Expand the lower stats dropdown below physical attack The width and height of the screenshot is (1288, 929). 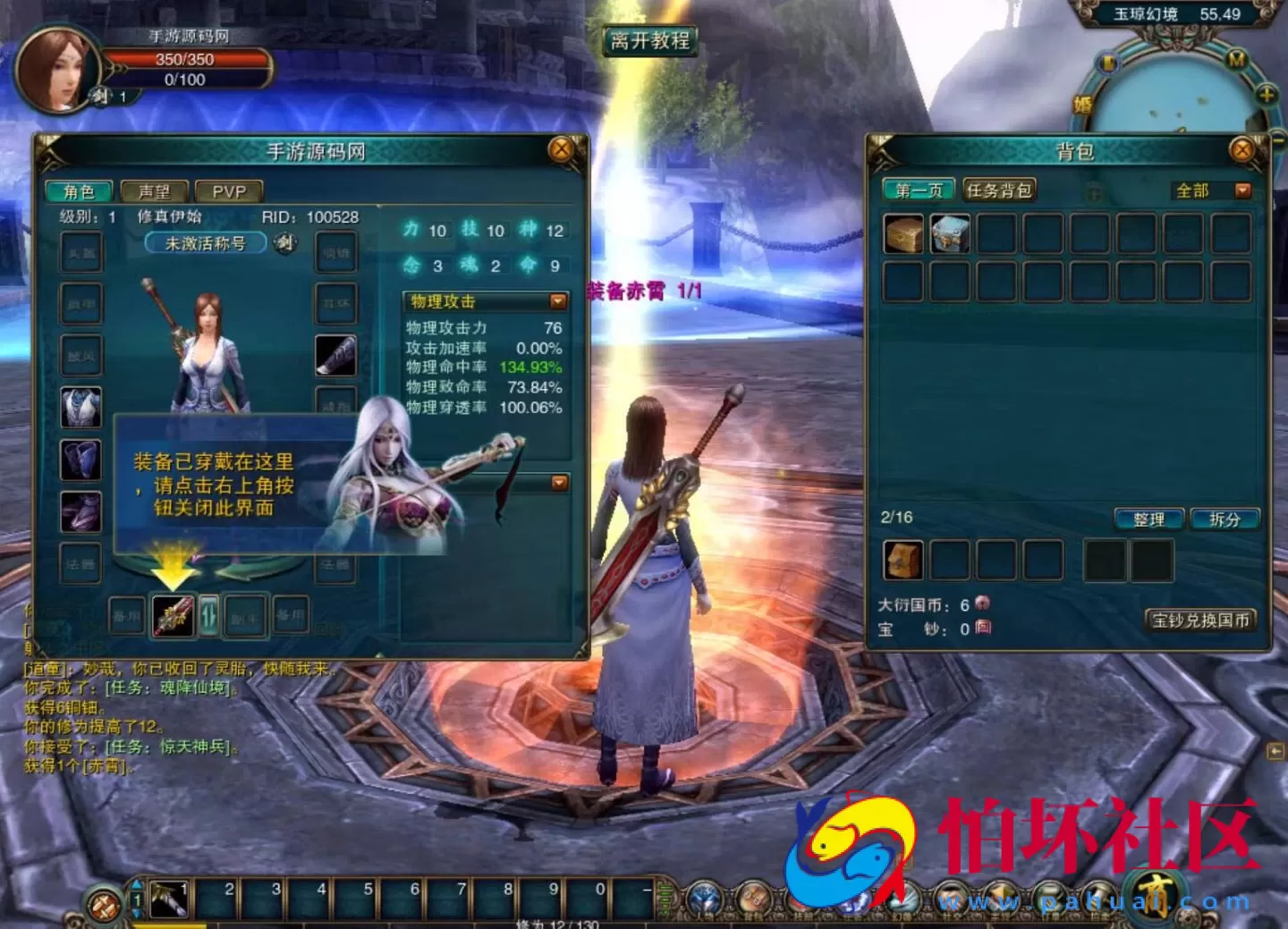click(556, 483)
